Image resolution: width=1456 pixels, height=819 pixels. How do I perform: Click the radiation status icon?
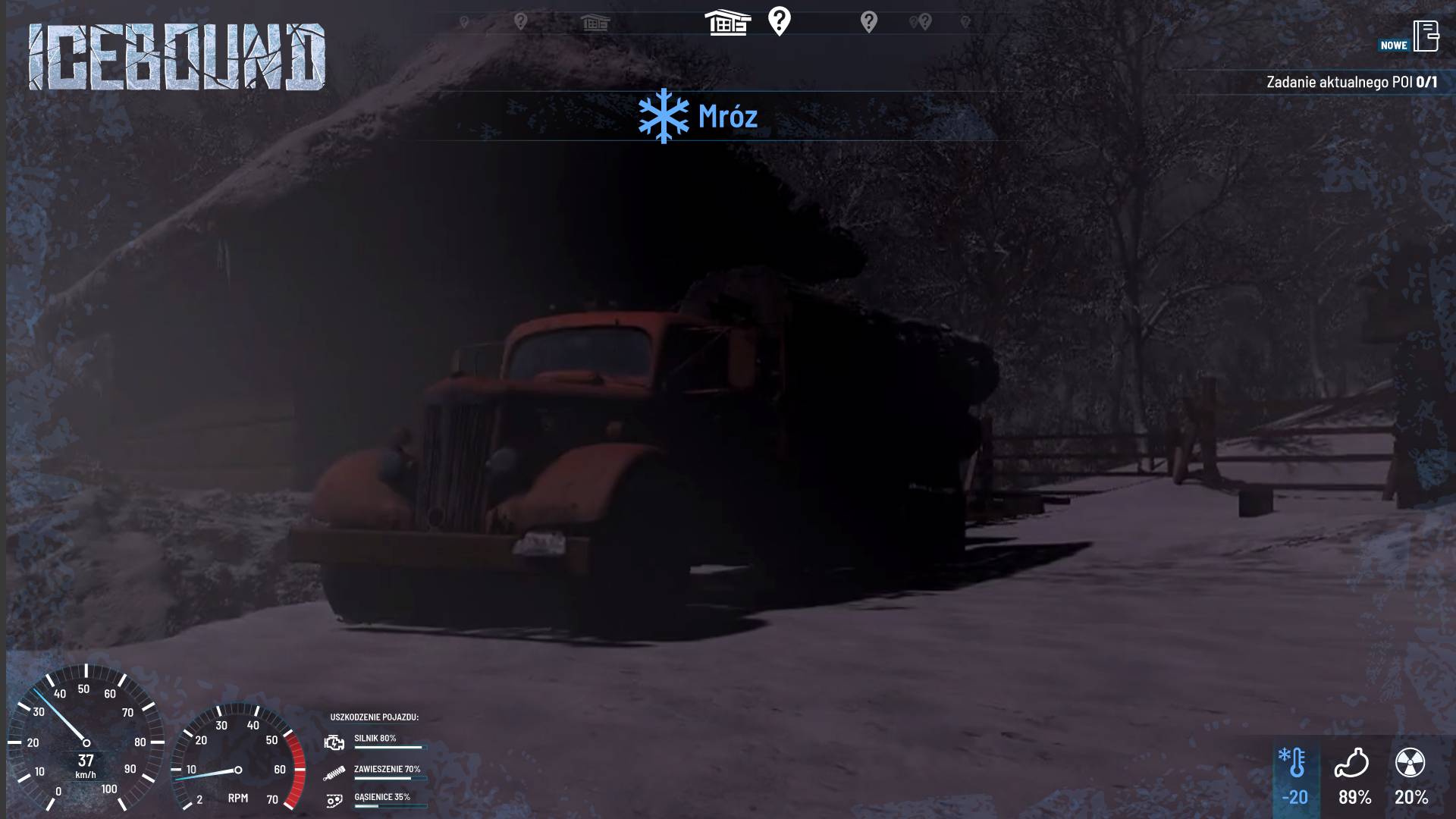pyautogui.click(x=1410, y=763)
